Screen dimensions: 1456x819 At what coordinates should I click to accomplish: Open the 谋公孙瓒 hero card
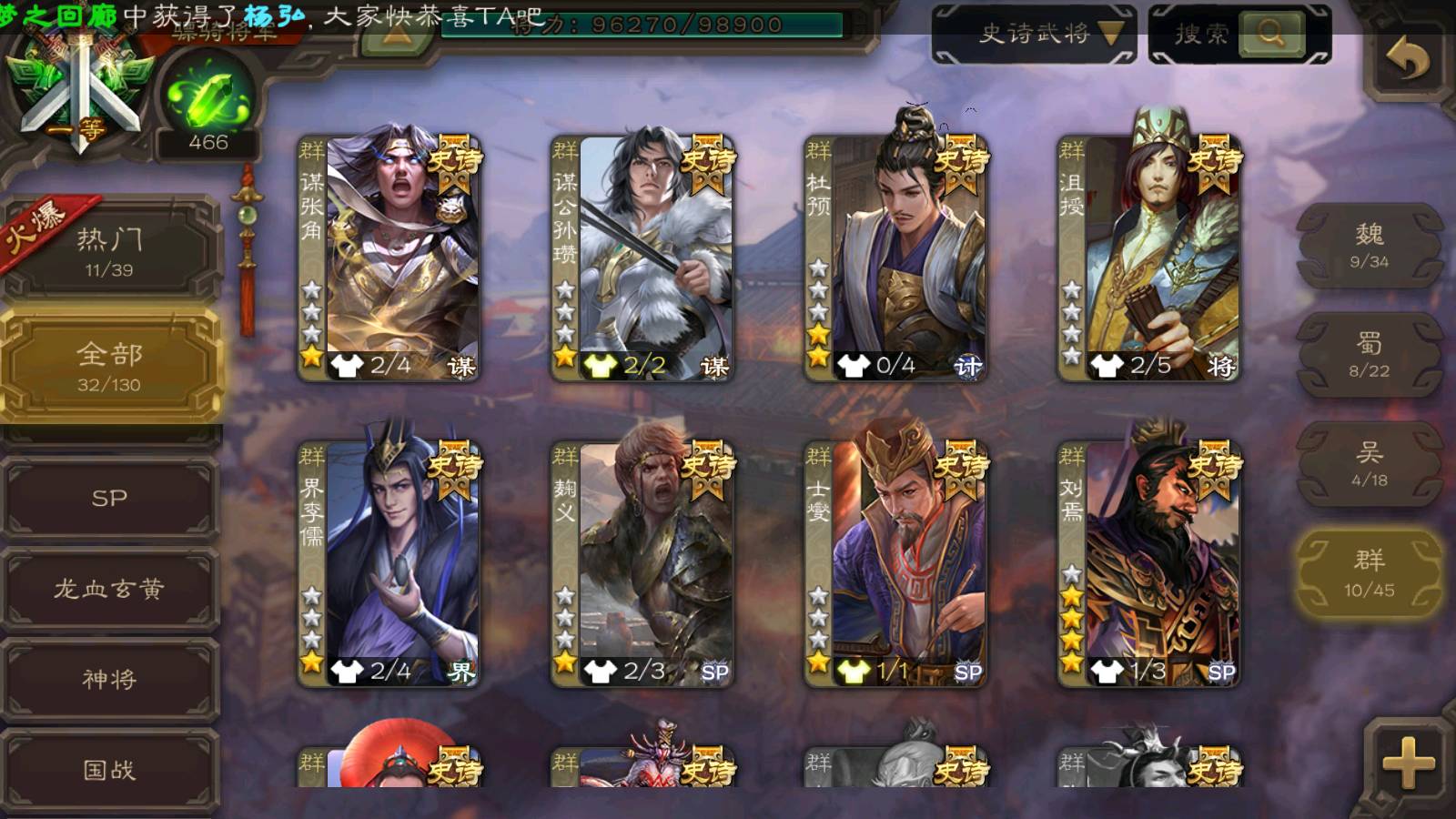coord(642,258)
